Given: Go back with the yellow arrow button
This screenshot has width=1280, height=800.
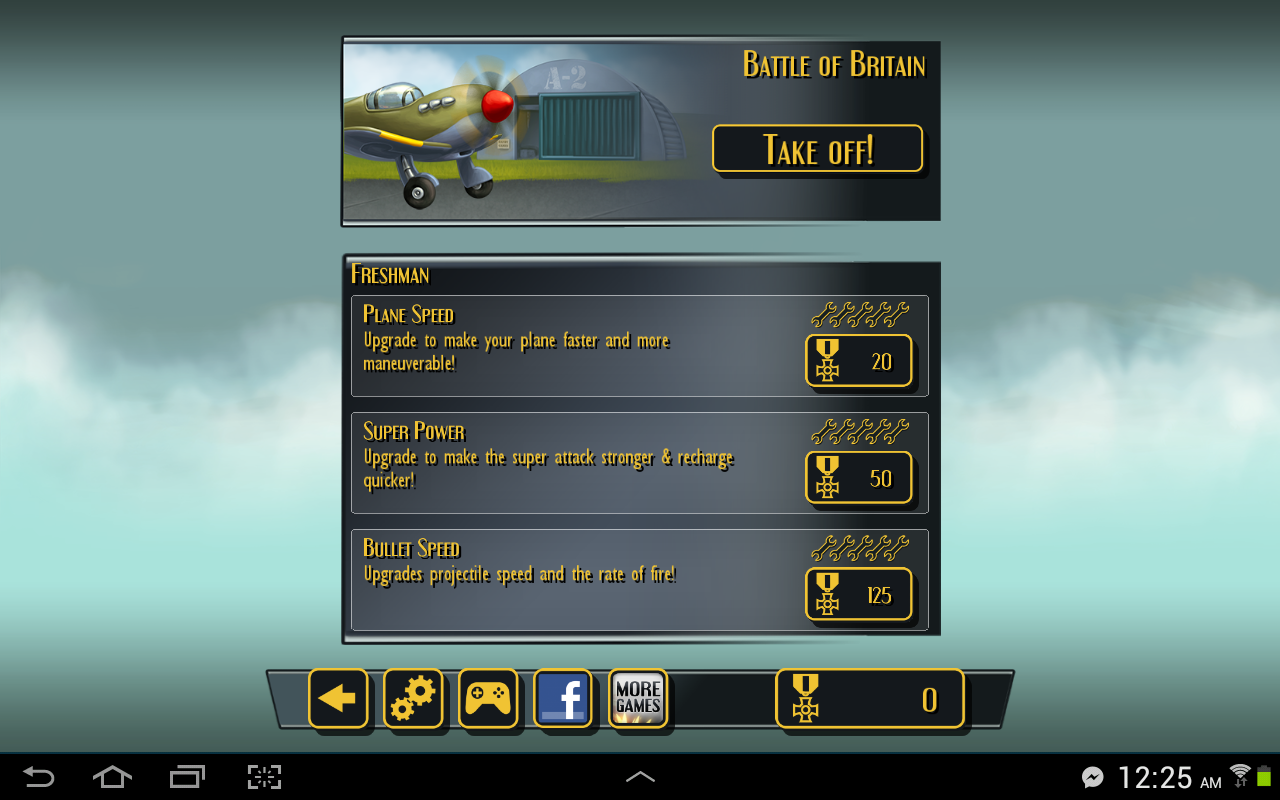Looking at the screenshot, I should pos(338,698).
